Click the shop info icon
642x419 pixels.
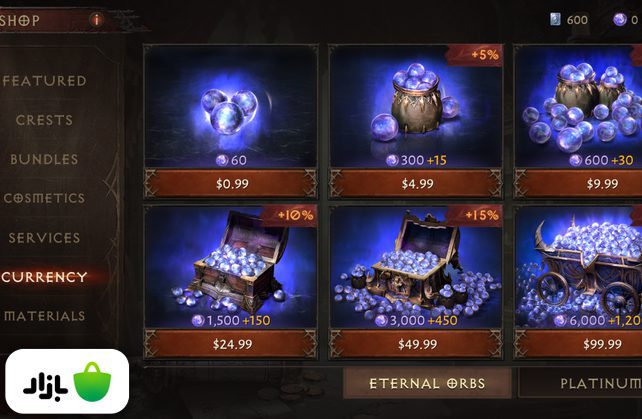(97, 18)
